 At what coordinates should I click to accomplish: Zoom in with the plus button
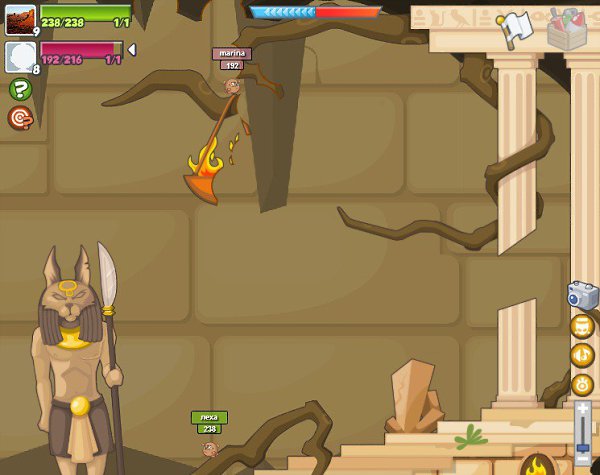pos(583,409)
